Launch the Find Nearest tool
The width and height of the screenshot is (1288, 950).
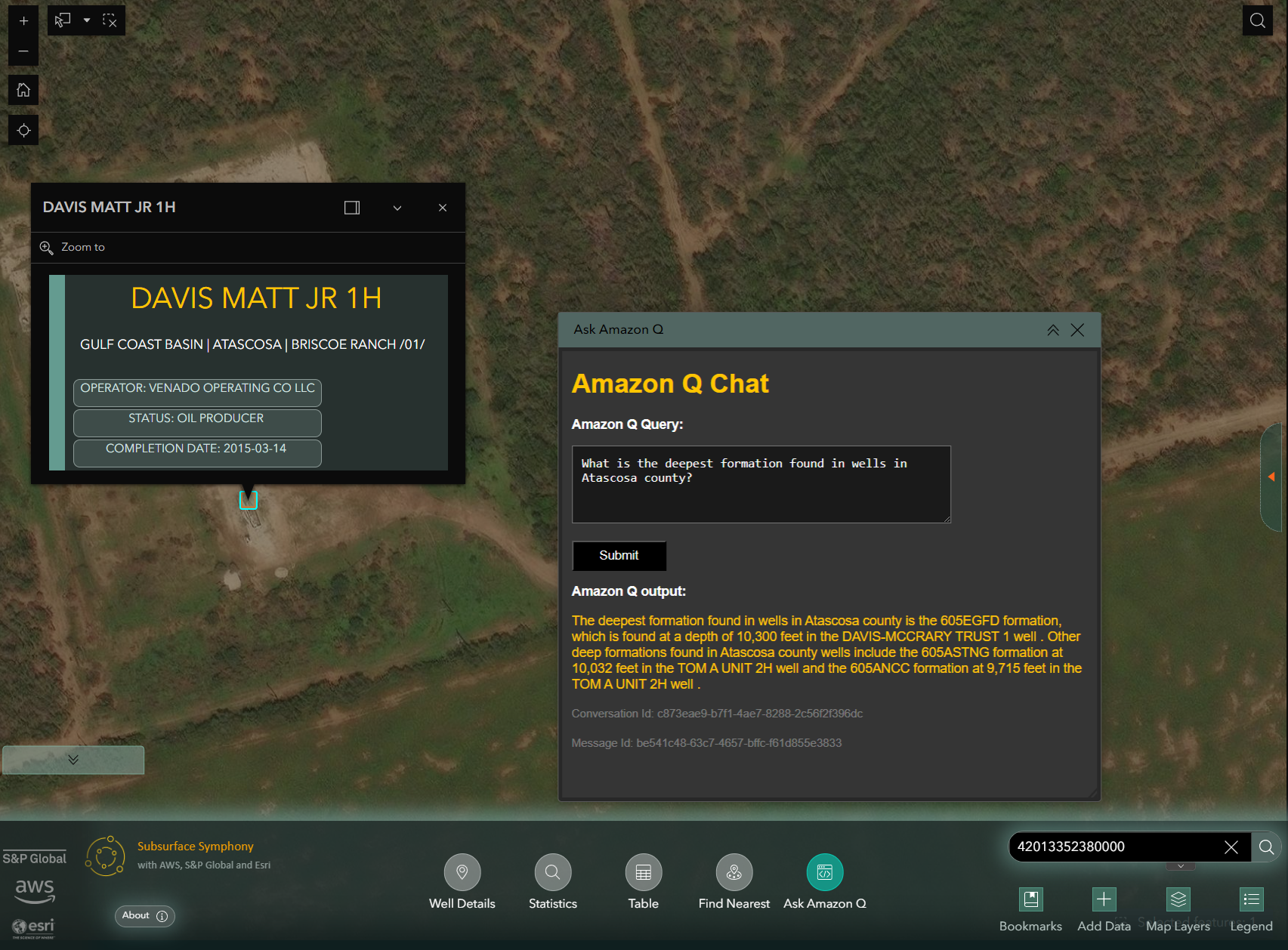point(734,872)
